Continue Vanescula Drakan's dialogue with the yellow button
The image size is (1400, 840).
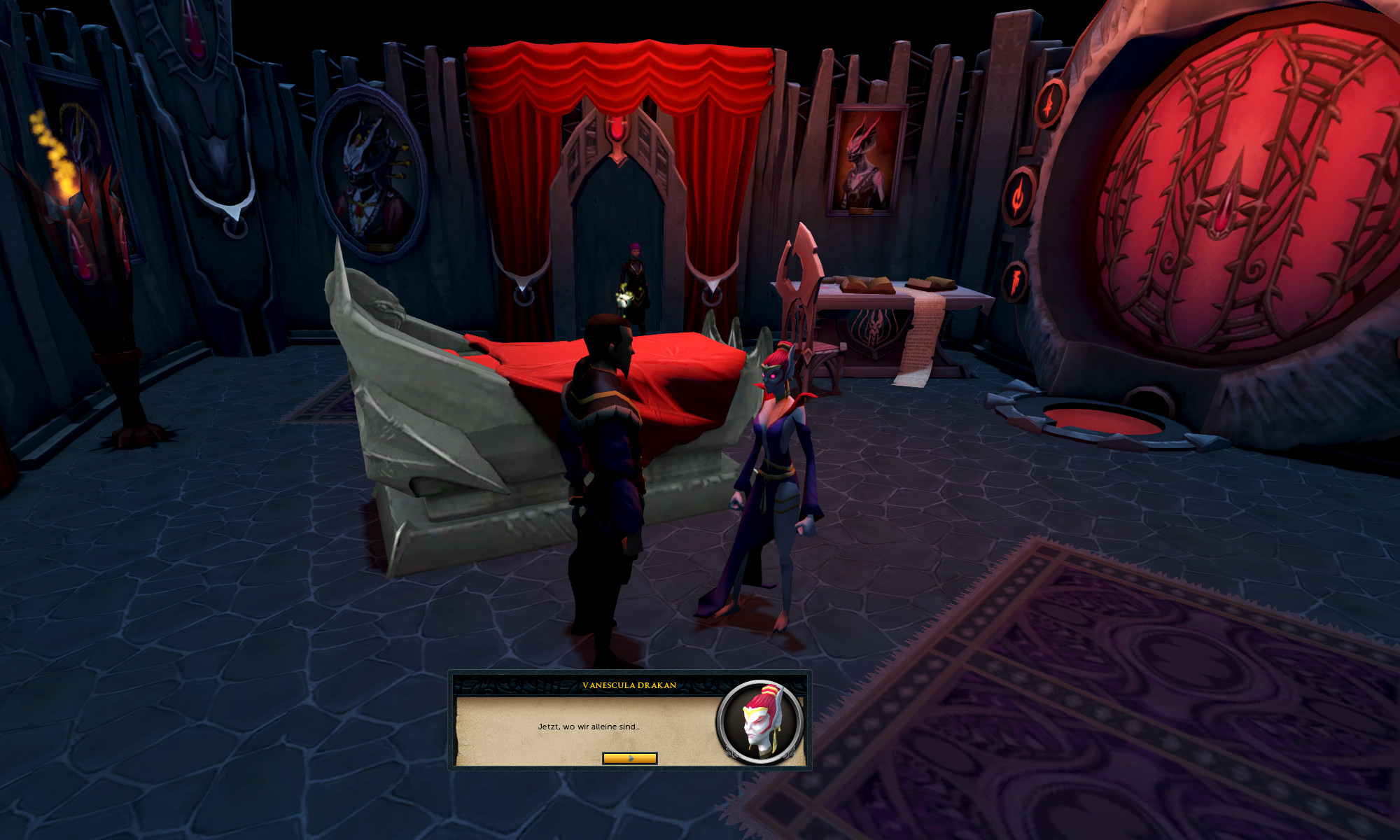click(629, 758)
